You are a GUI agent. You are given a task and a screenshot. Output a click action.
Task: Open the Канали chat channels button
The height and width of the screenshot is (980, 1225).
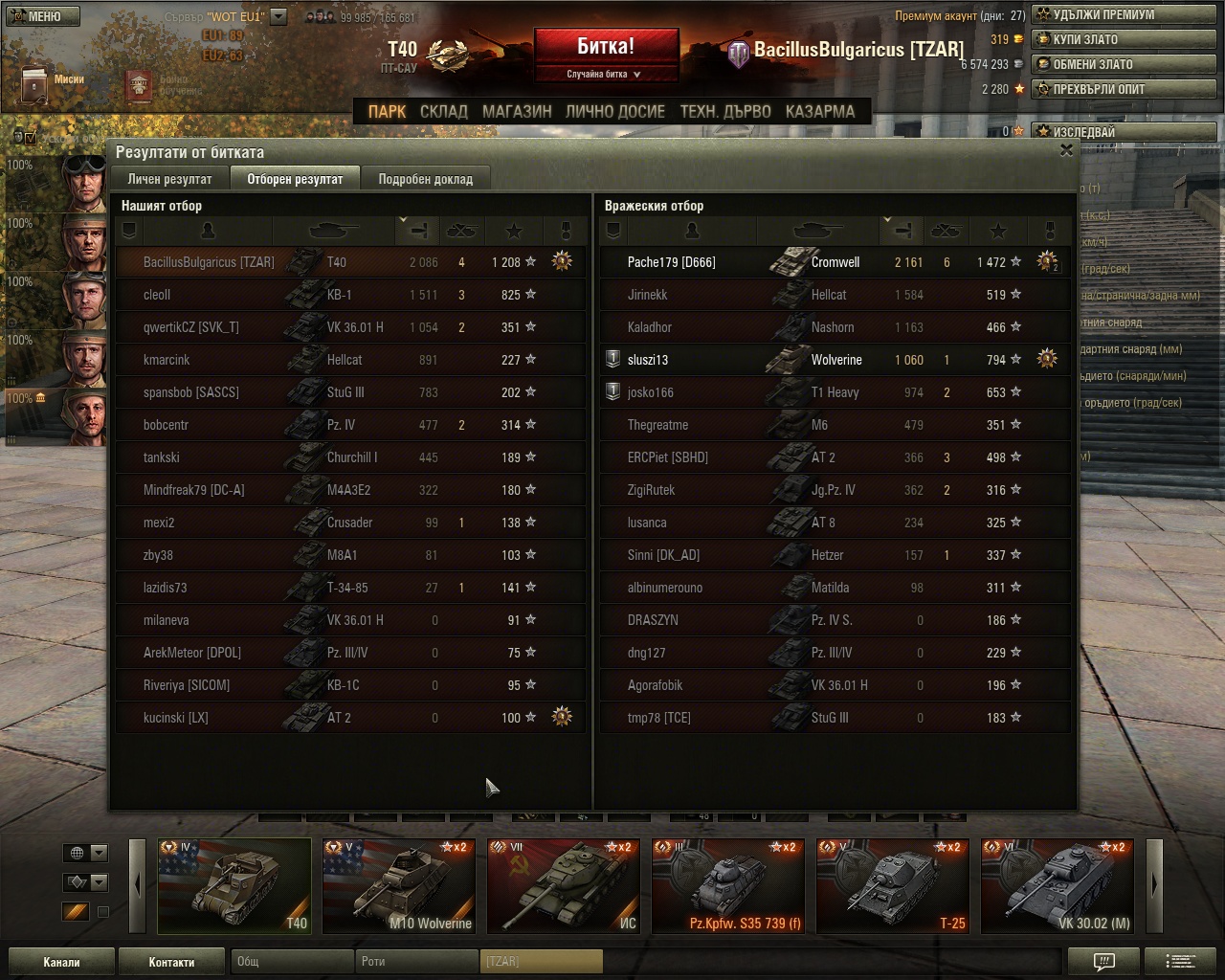[61, 962]
